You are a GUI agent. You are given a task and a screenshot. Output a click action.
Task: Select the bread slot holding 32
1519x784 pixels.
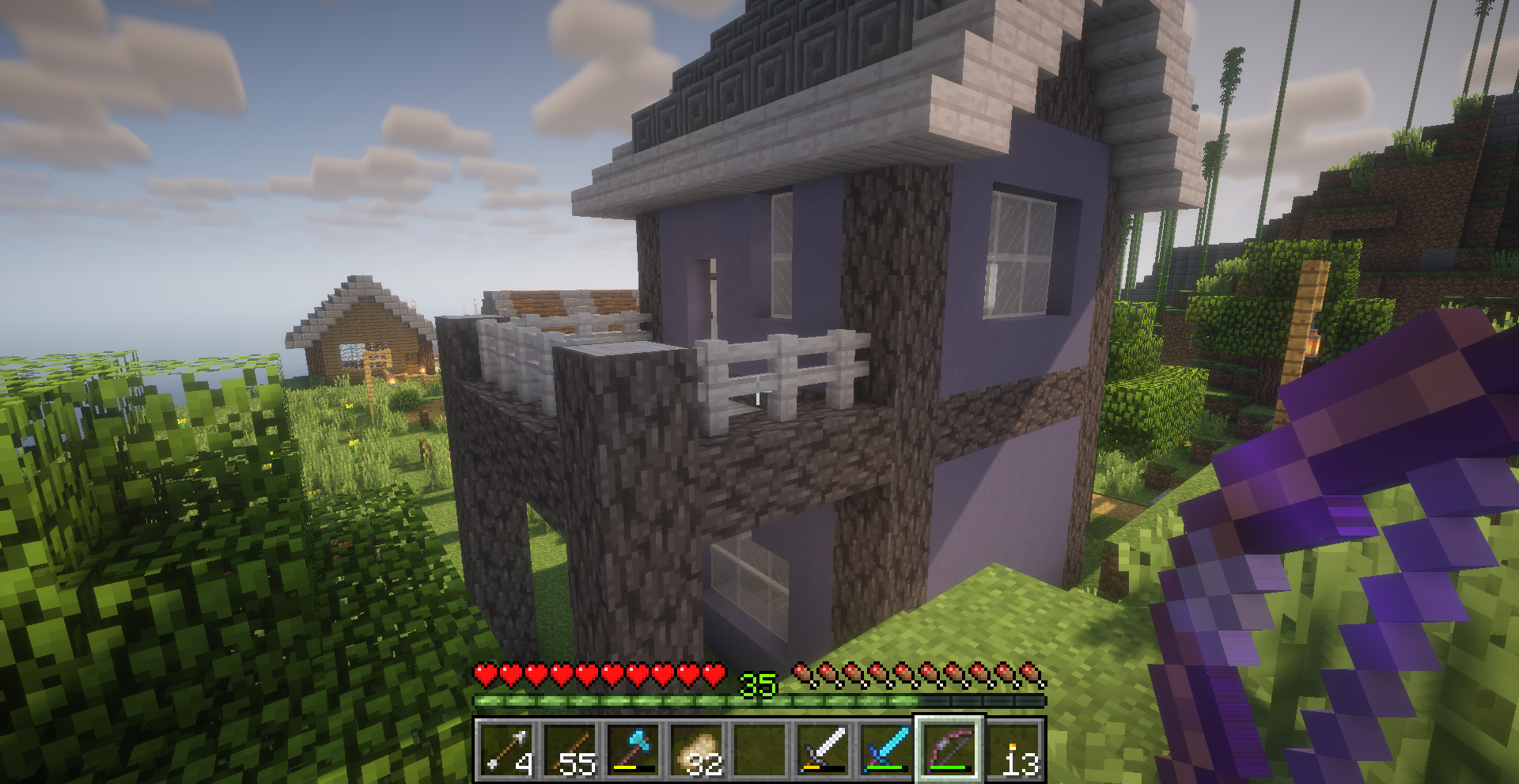tap(697, 749)
